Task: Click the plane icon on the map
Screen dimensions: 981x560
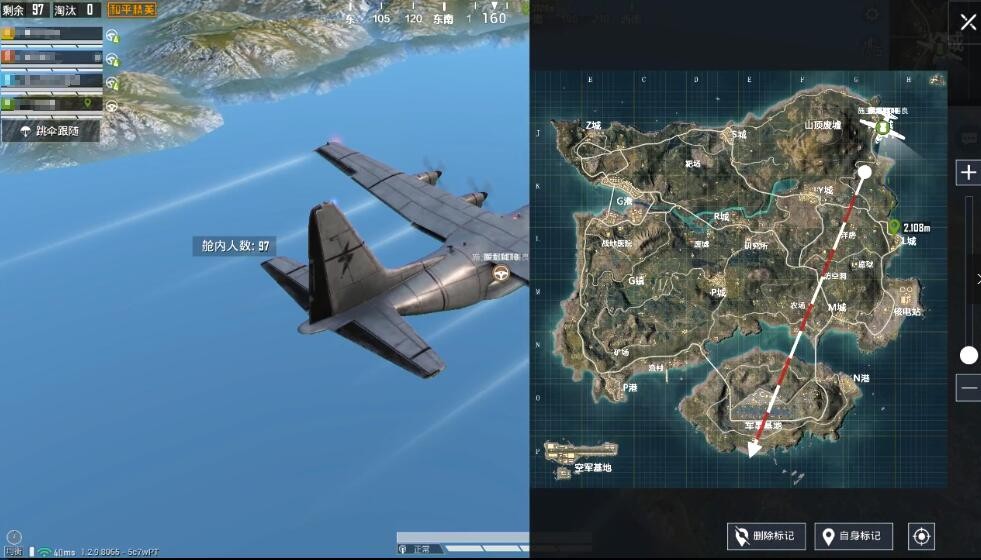Action: coord(882,127)
